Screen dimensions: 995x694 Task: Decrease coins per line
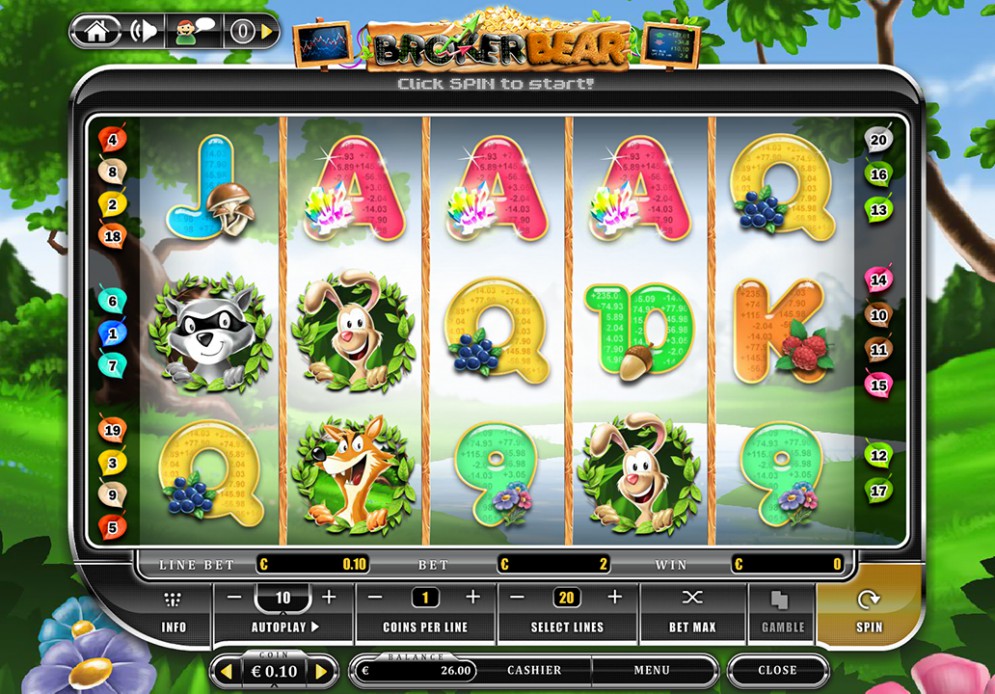[x=375, y=598]
